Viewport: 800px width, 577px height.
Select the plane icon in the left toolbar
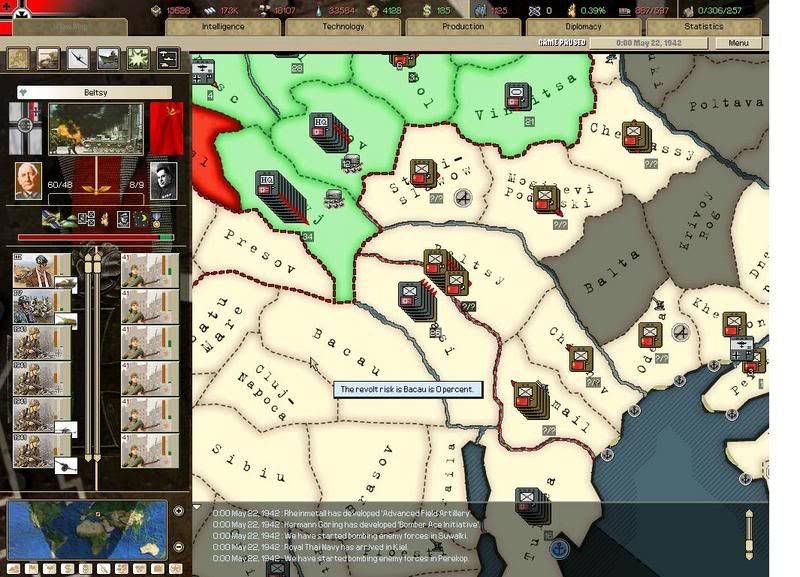[79, 59]
